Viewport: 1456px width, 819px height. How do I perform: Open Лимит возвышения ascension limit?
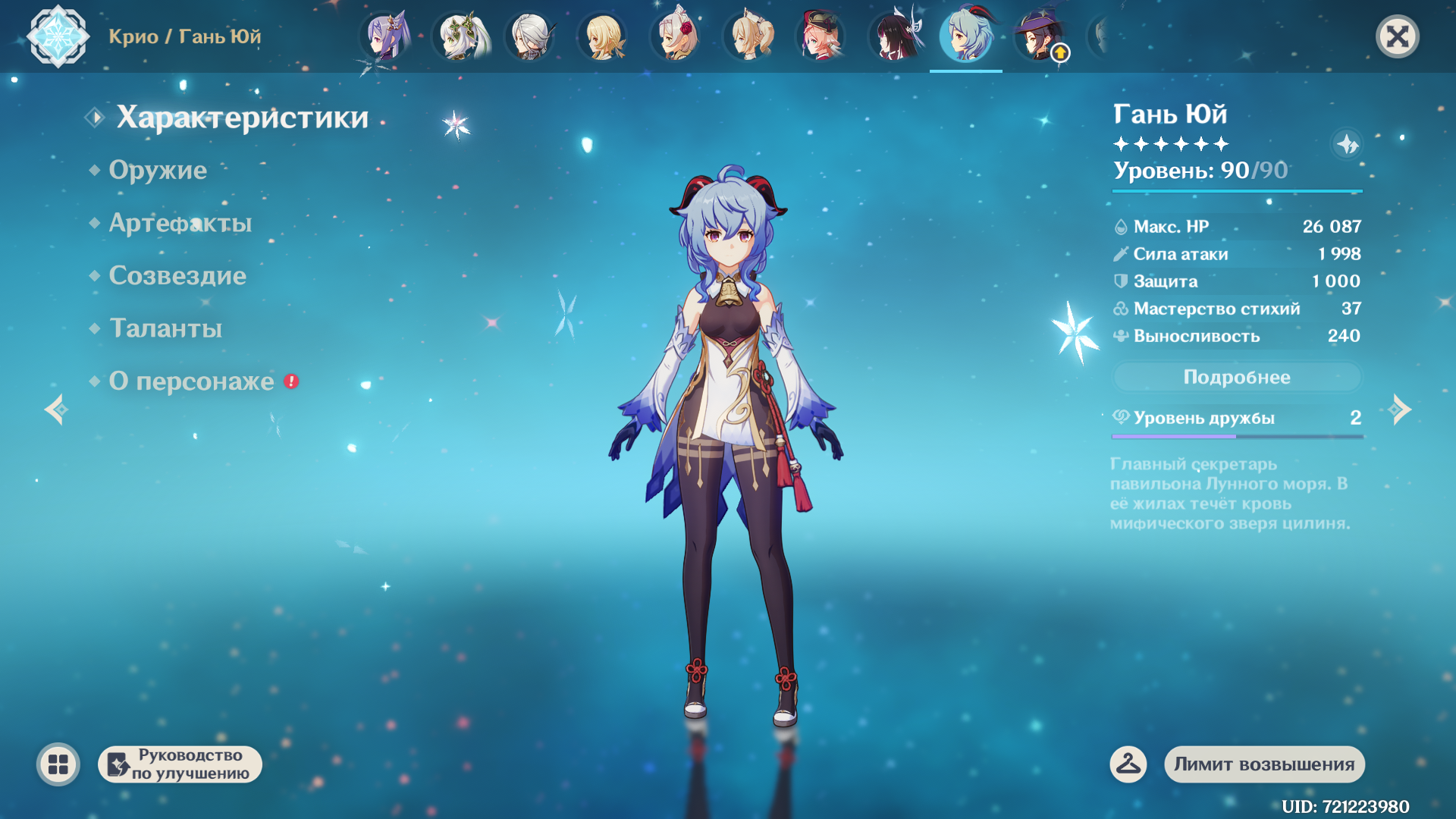pyautogui.click(x=1264, y=764)
